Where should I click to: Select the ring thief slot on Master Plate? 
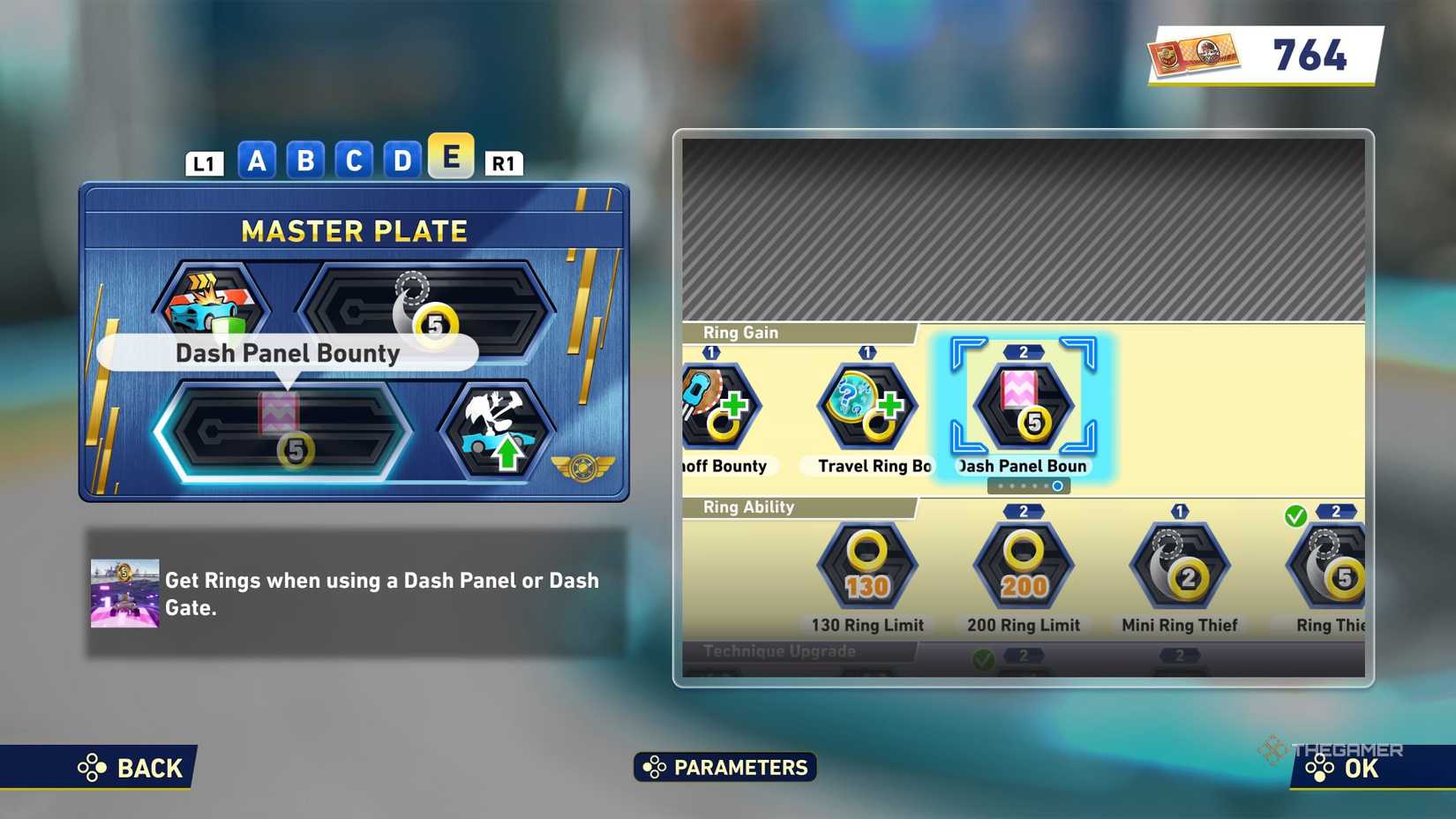click(x=427, y=308)
